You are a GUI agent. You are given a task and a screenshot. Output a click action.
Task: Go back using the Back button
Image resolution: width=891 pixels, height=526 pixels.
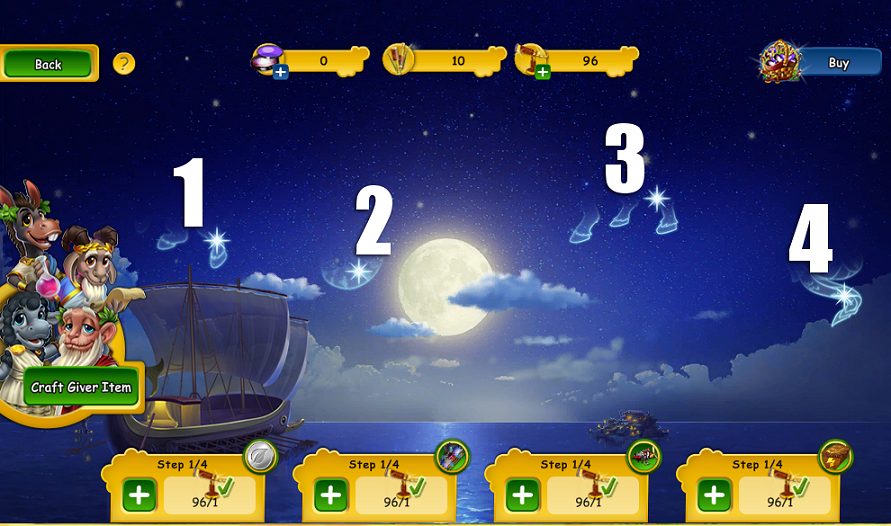click(48, 64)
